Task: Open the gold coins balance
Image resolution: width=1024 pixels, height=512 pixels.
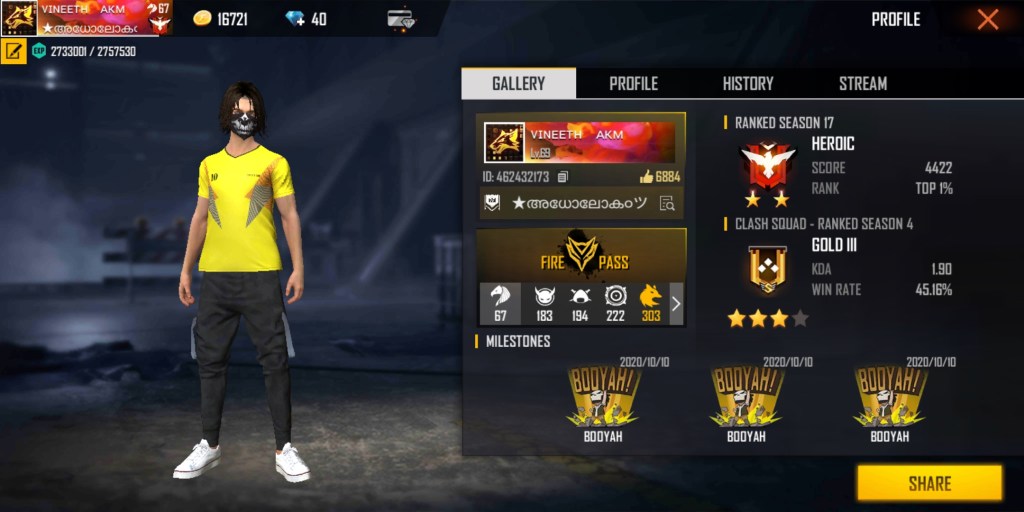Action: 221,19
